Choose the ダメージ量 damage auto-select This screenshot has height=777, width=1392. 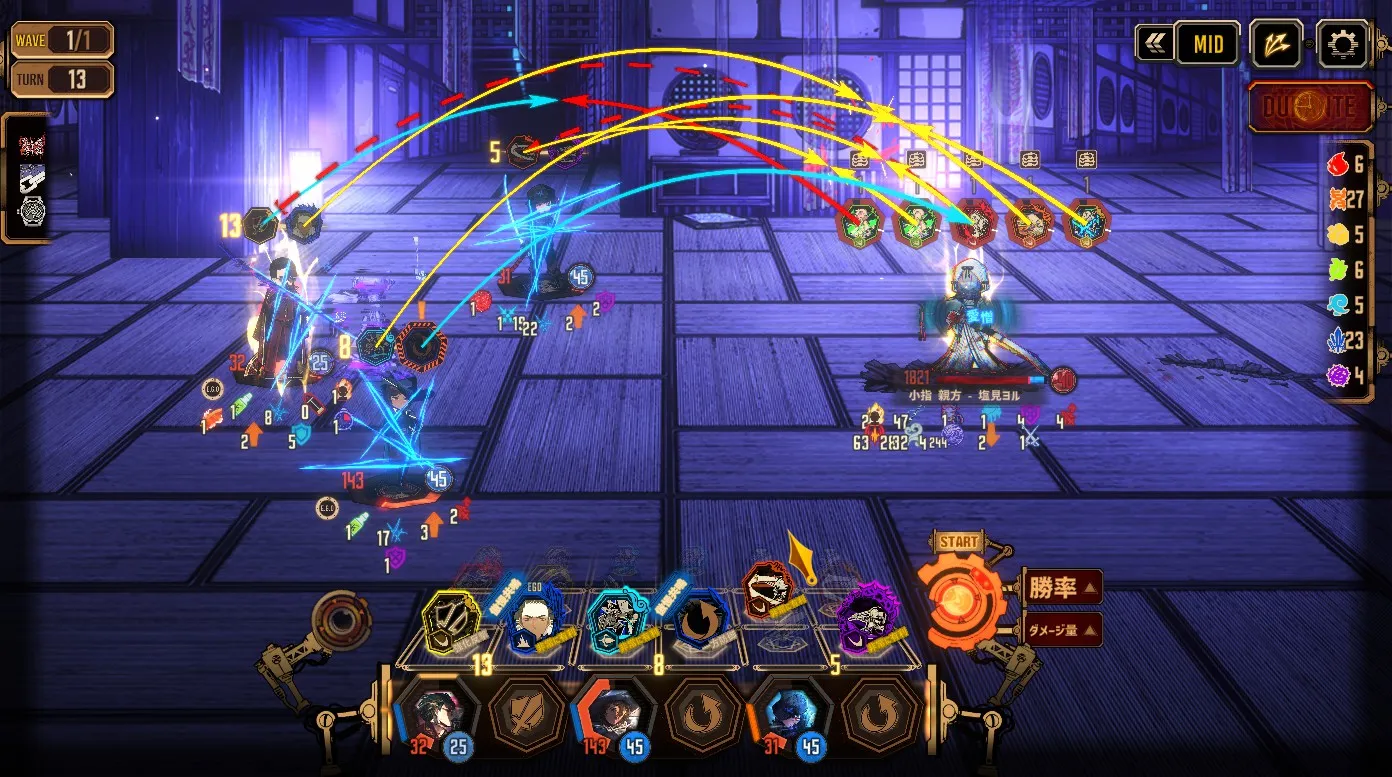click(1063, 630)
